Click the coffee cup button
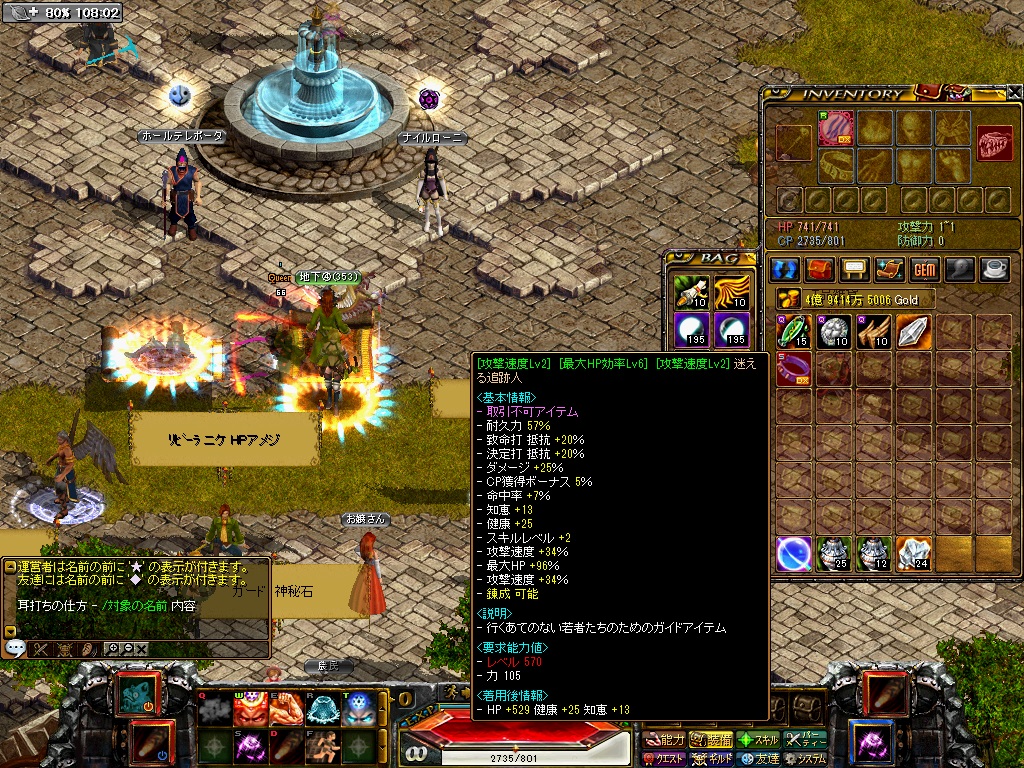The image size is (1024, 768). click(x=995, y=270)
